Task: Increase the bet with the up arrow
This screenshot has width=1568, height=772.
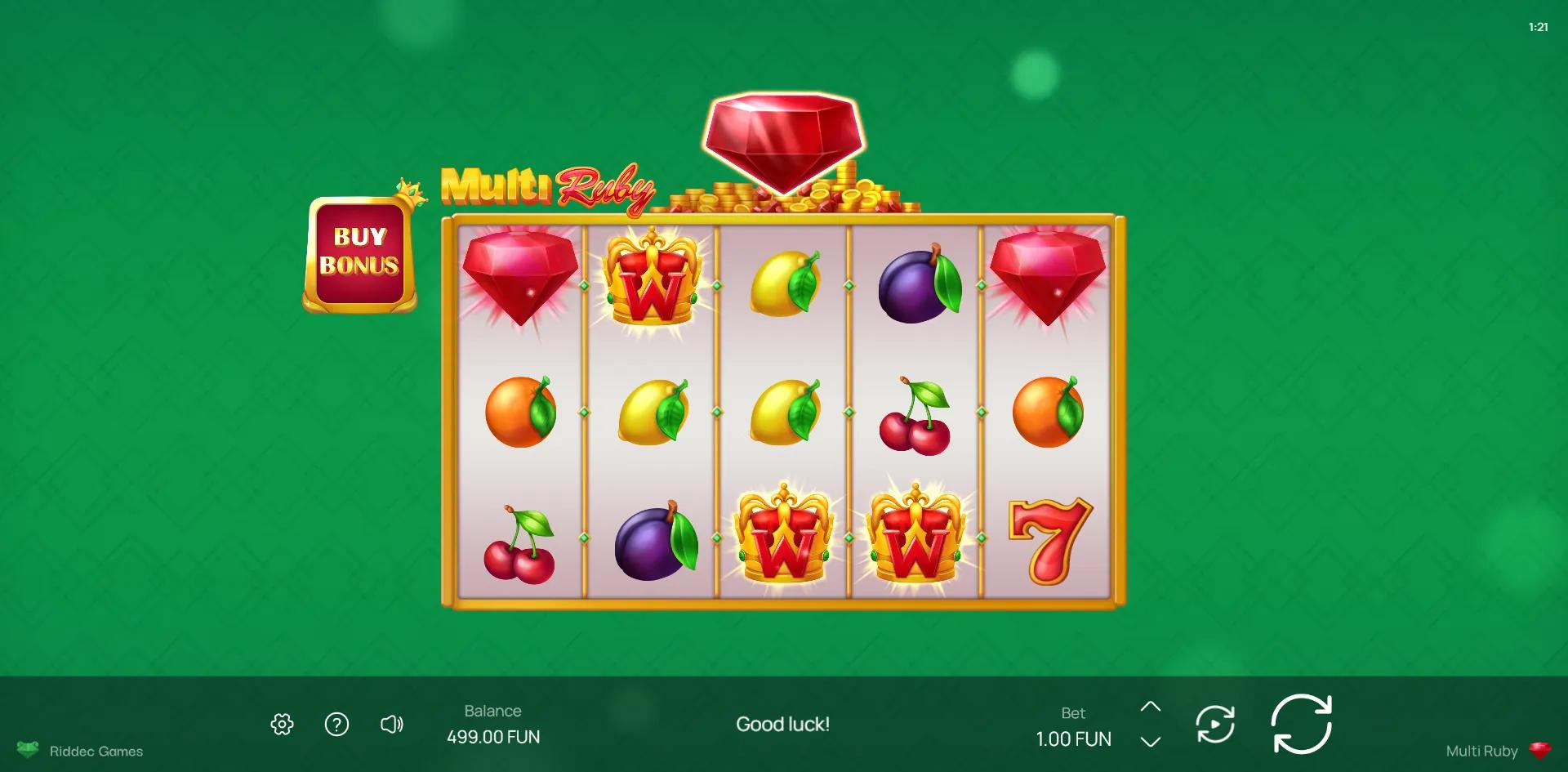Action: click(1151, 707)
